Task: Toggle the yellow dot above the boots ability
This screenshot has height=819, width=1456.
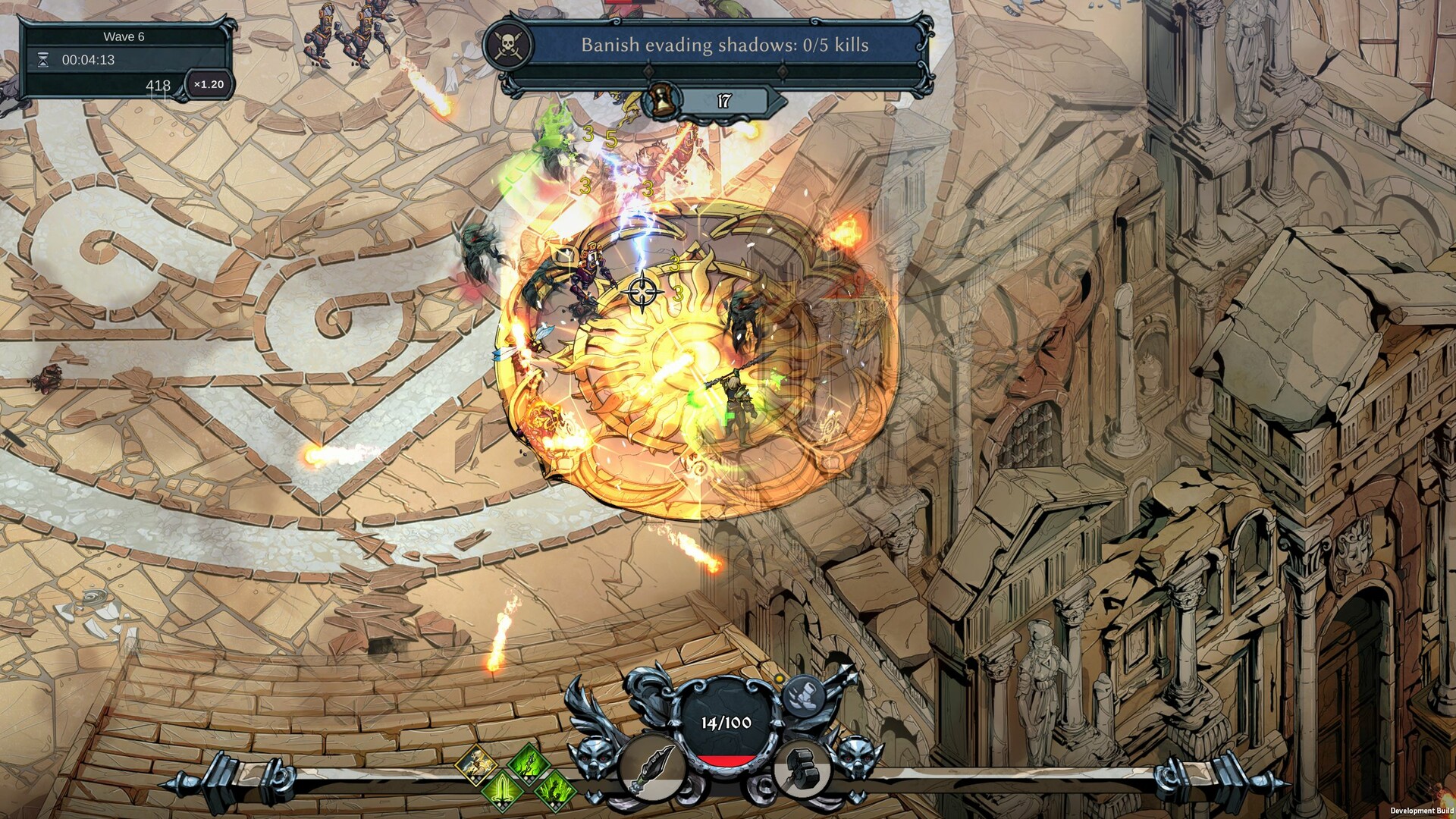Action: pyautogui.click(x=779, y=678)
